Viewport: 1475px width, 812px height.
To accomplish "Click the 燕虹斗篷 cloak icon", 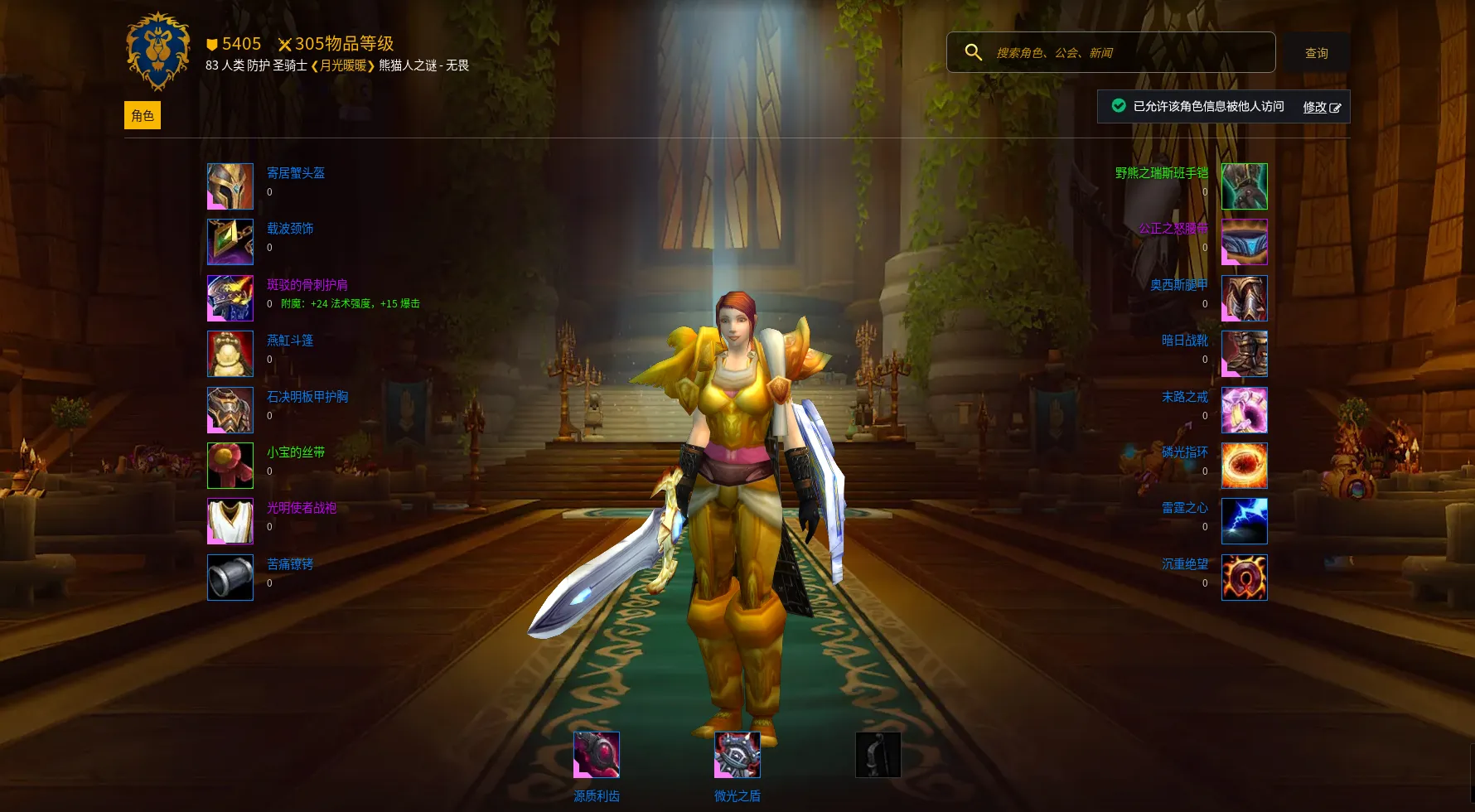I will coord(230,354).
